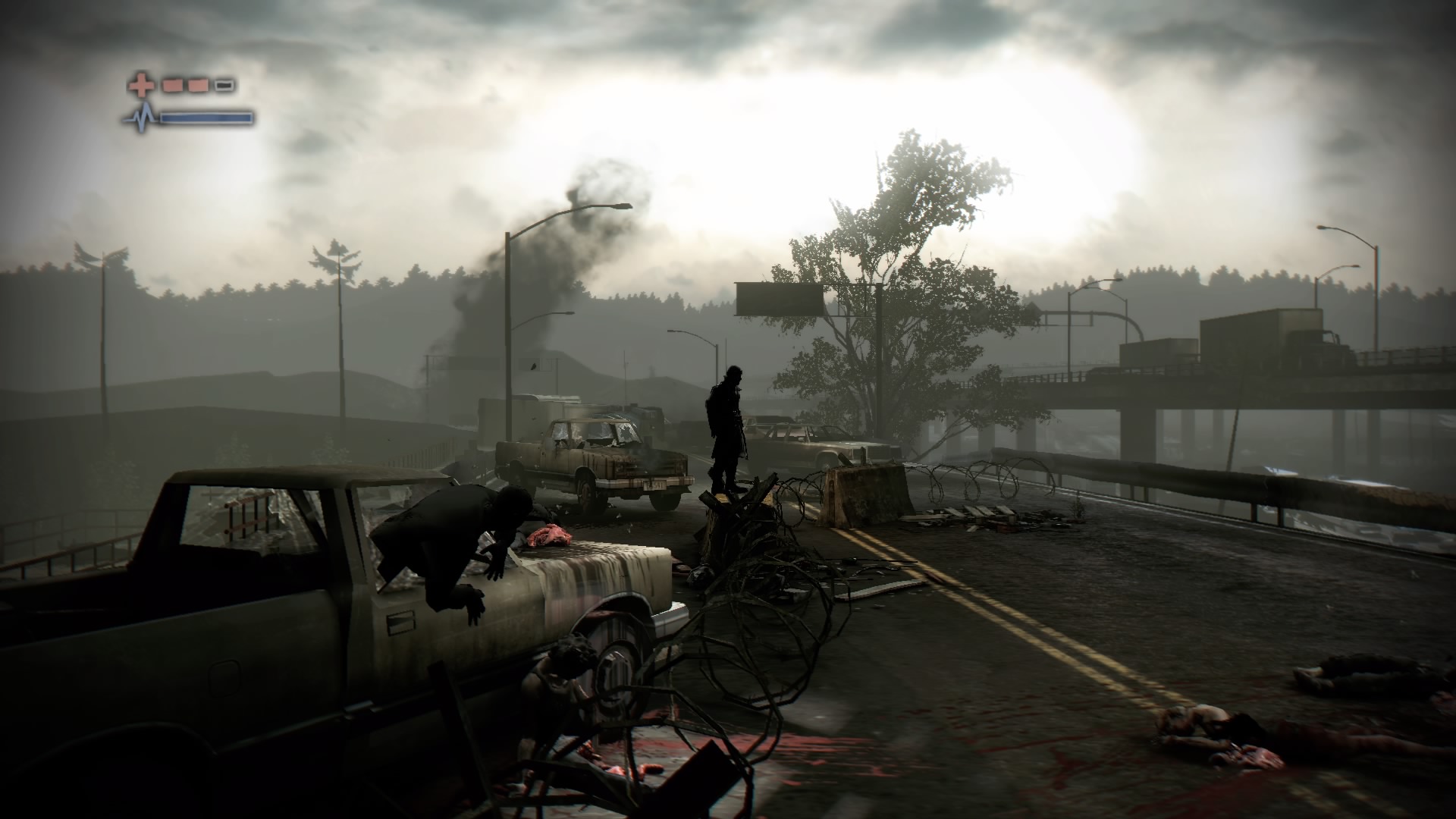Toggle the rightmost darkened health block
The image size is (1456, 819).
[x=224, y=85]
